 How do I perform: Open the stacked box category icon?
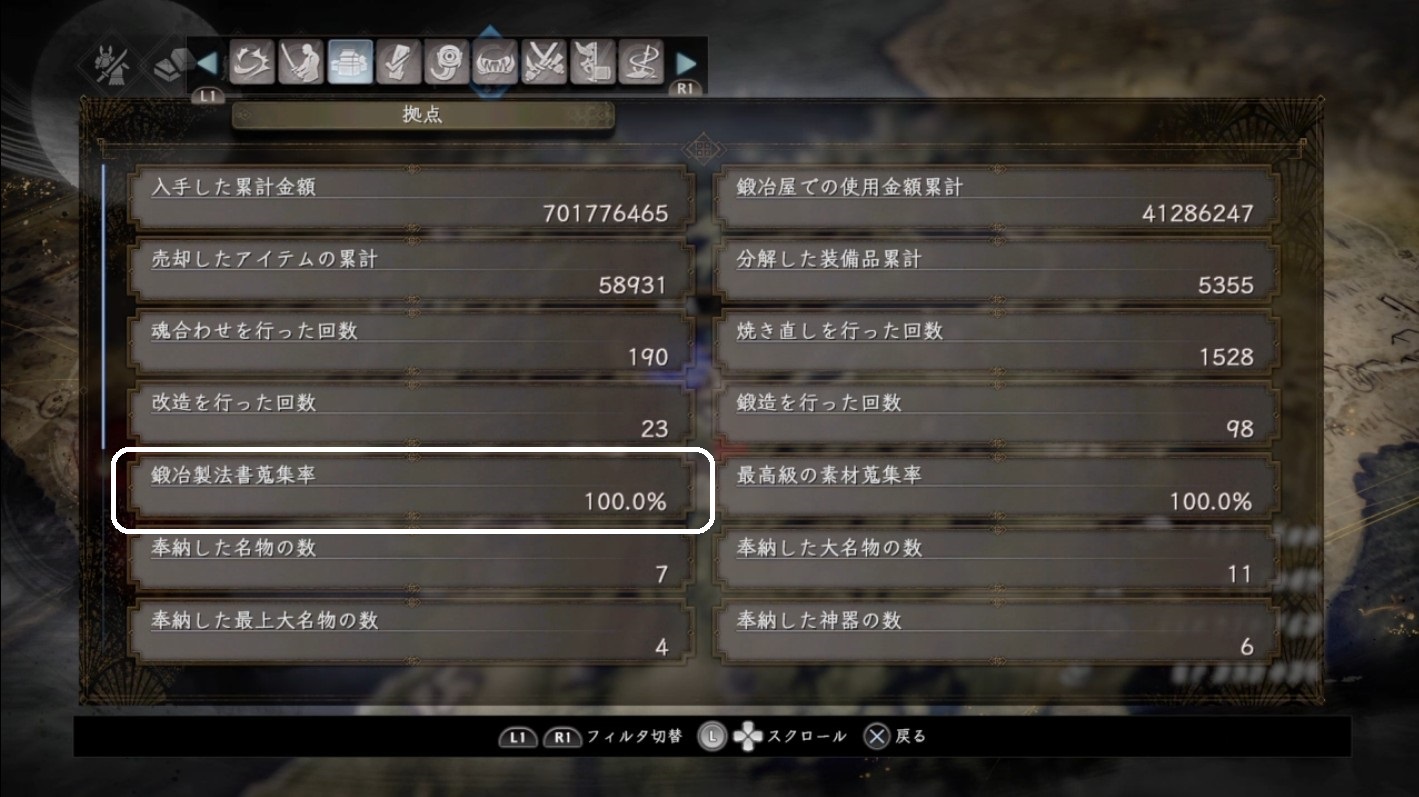tap(168, 67)
